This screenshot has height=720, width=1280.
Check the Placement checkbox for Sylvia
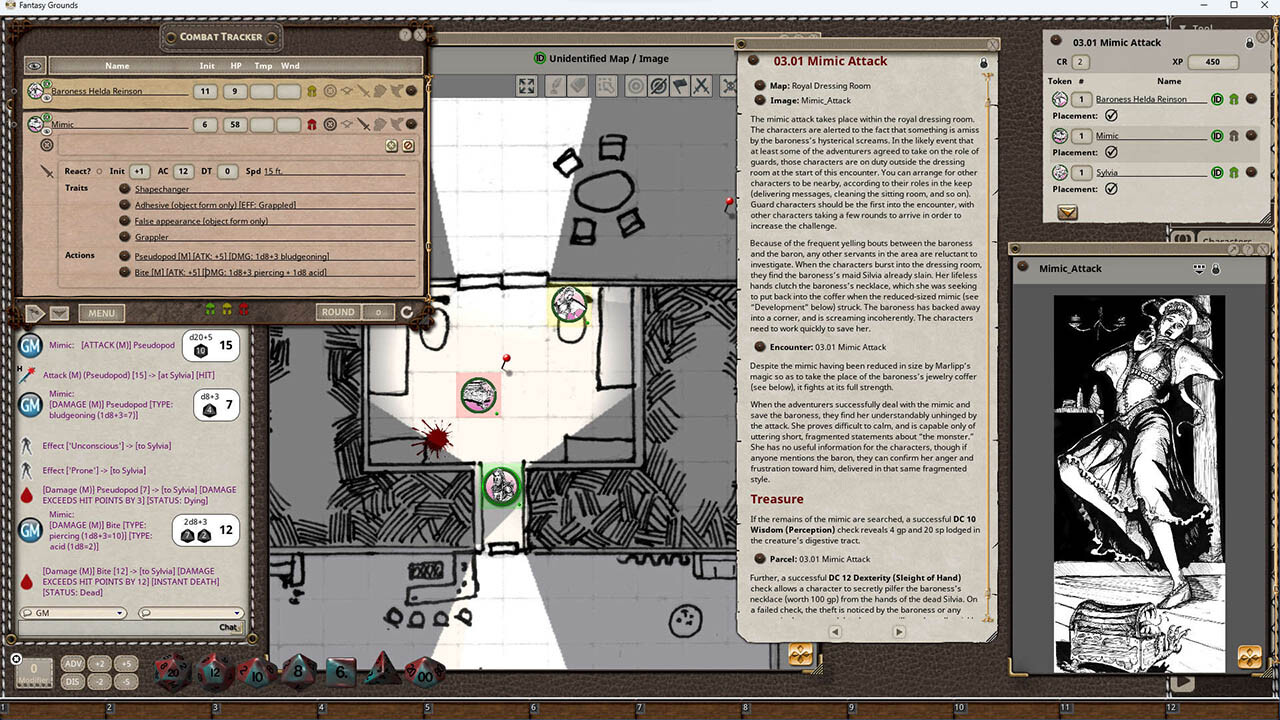1112,188
